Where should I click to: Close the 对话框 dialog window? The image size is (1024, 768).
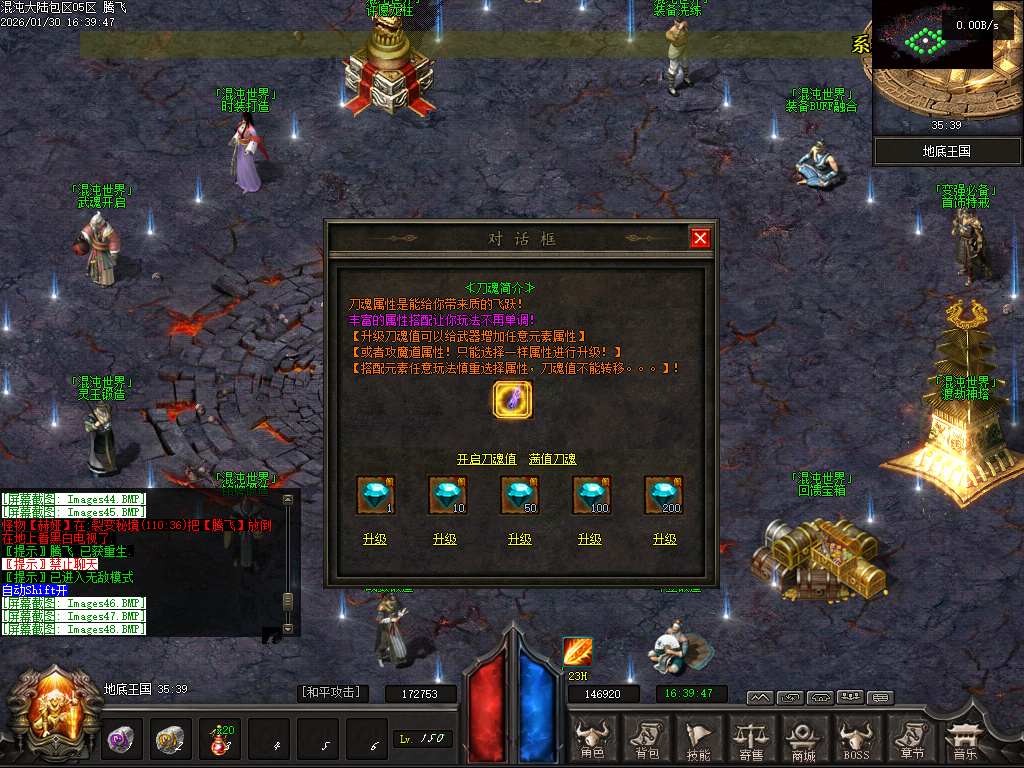tap(700, 238)
